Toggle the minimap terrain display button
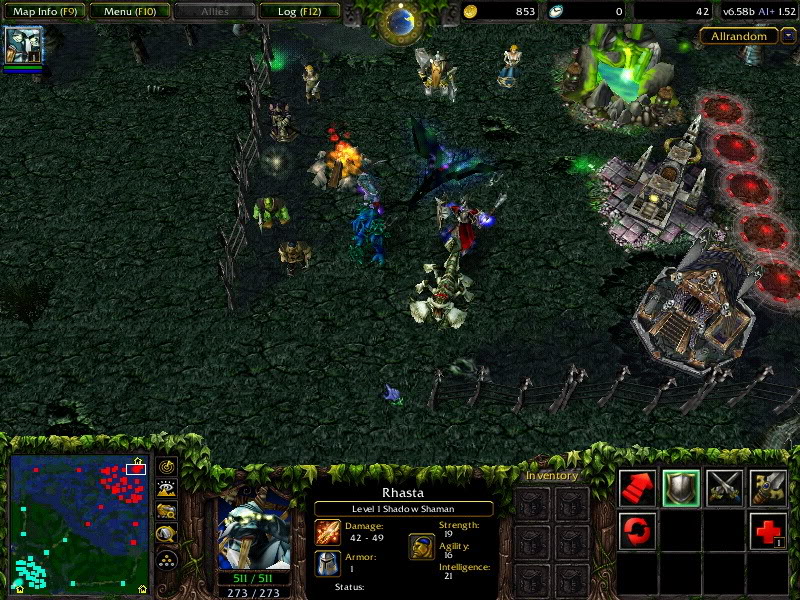 [167, 489]
